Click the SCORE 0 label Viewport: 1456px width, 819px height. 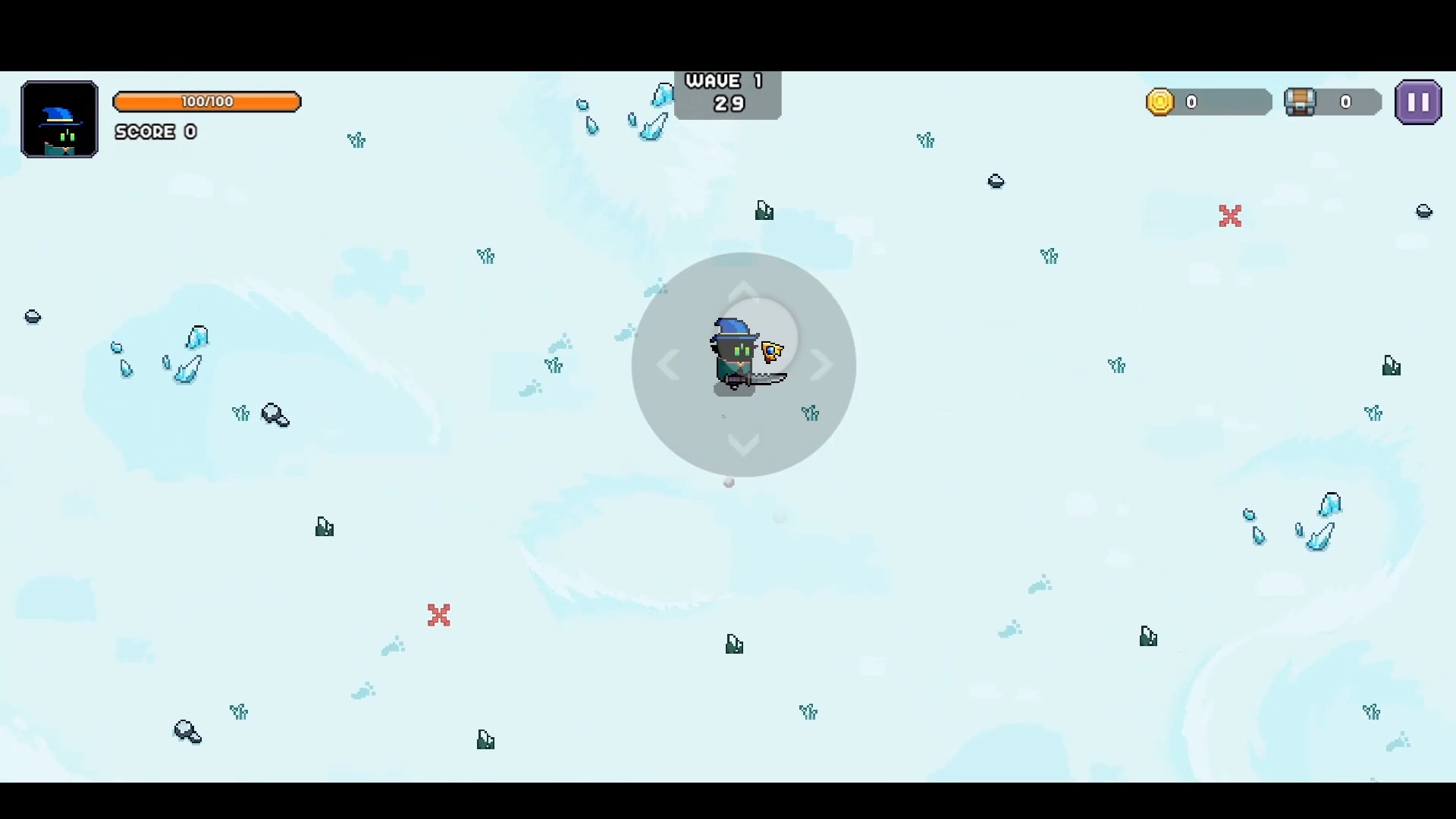click(155, 131)
